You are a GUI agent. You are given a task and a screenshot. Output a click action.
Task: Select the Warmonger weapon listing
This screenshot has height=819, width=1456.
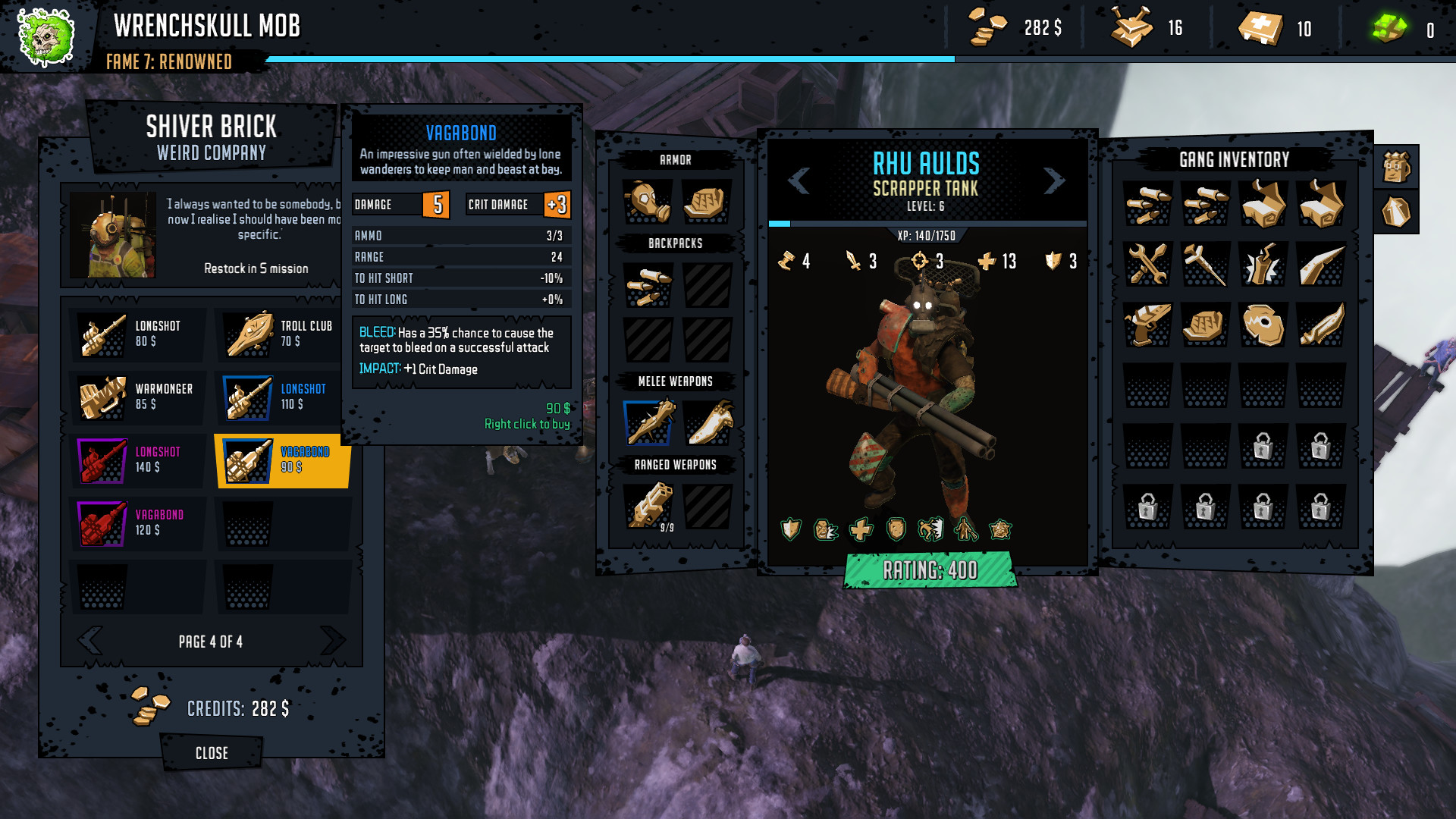pyautogui.click(x=136, y=397)
